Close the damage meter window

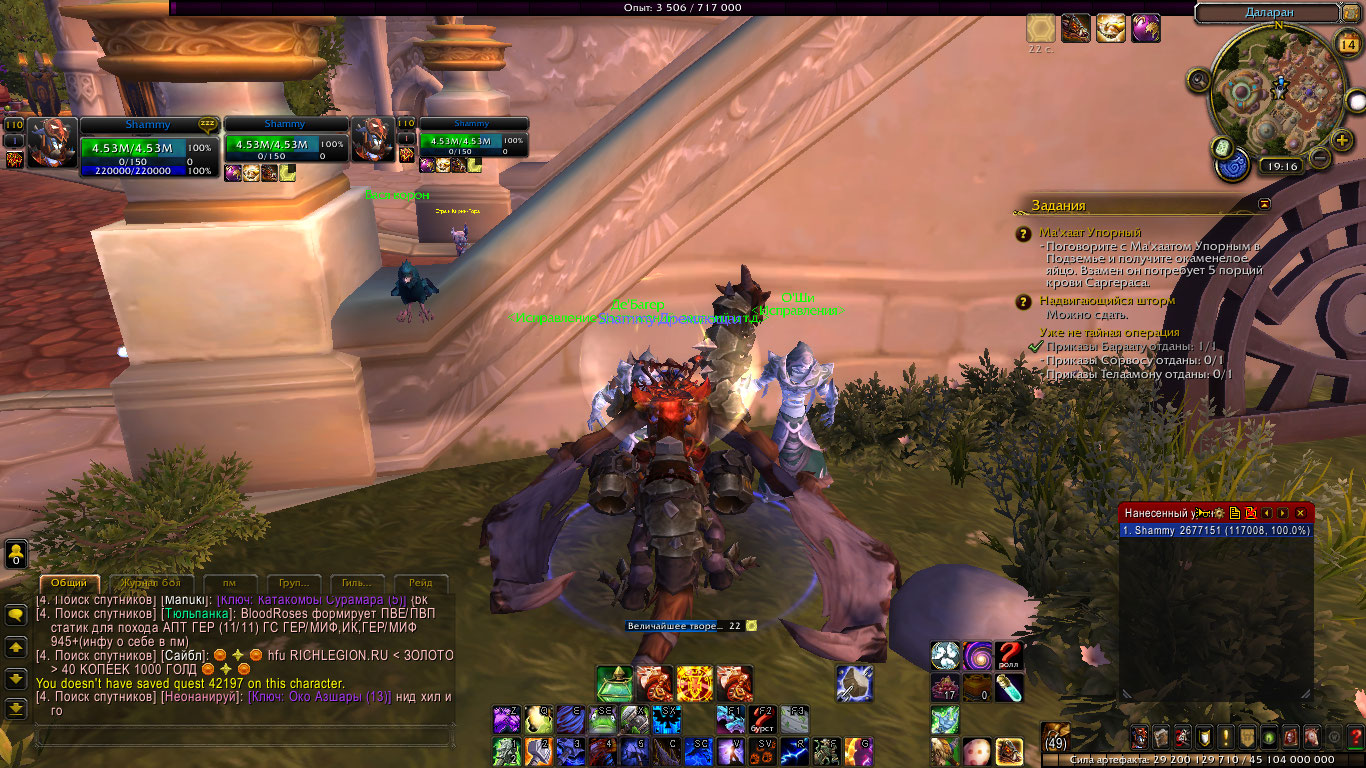(1300, 513)
